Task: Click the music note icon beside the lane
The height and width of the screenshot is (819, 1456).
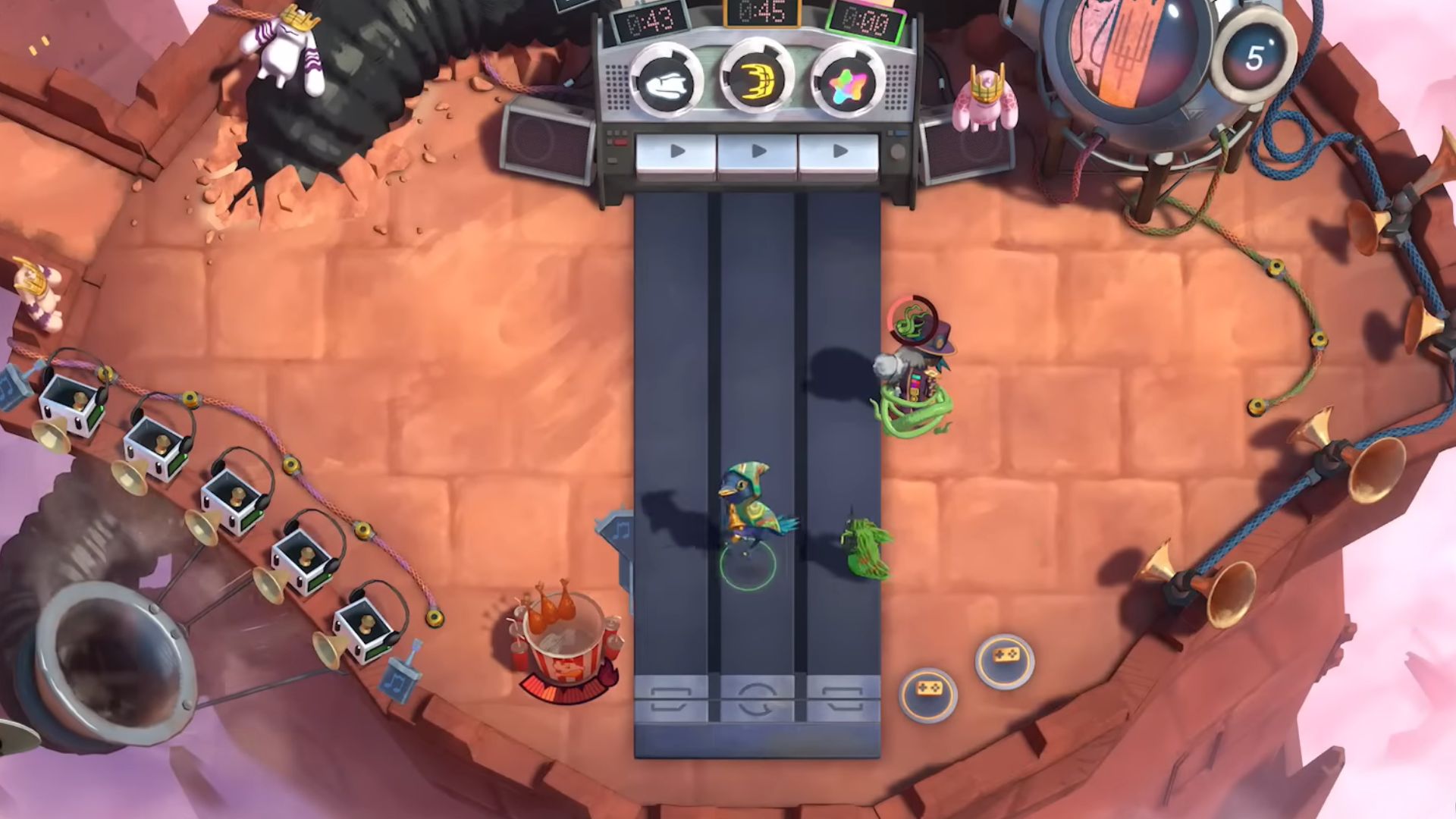Action: (x=621, y=529)
